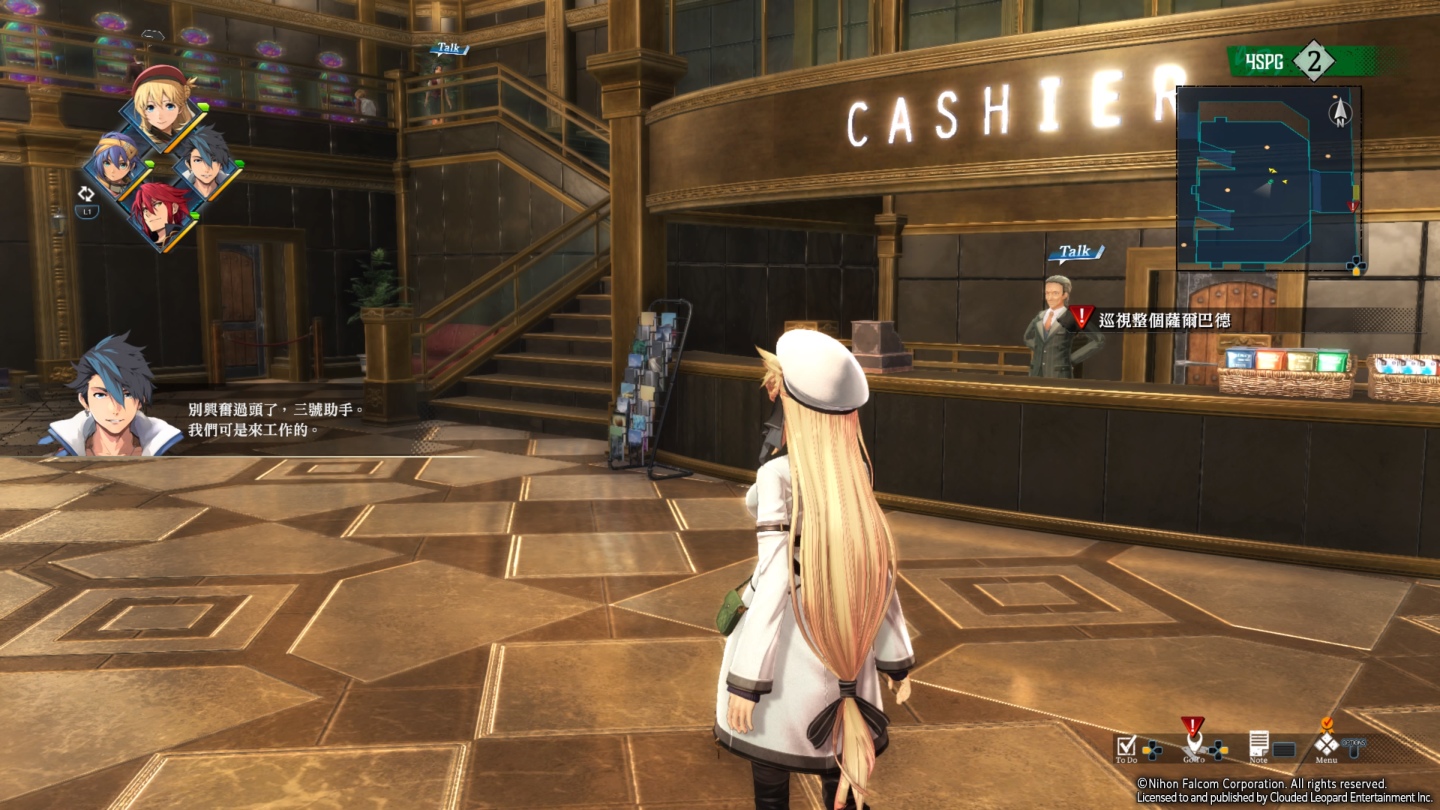Select the blonde girl with red beret portrait

(x=160, y=102)
